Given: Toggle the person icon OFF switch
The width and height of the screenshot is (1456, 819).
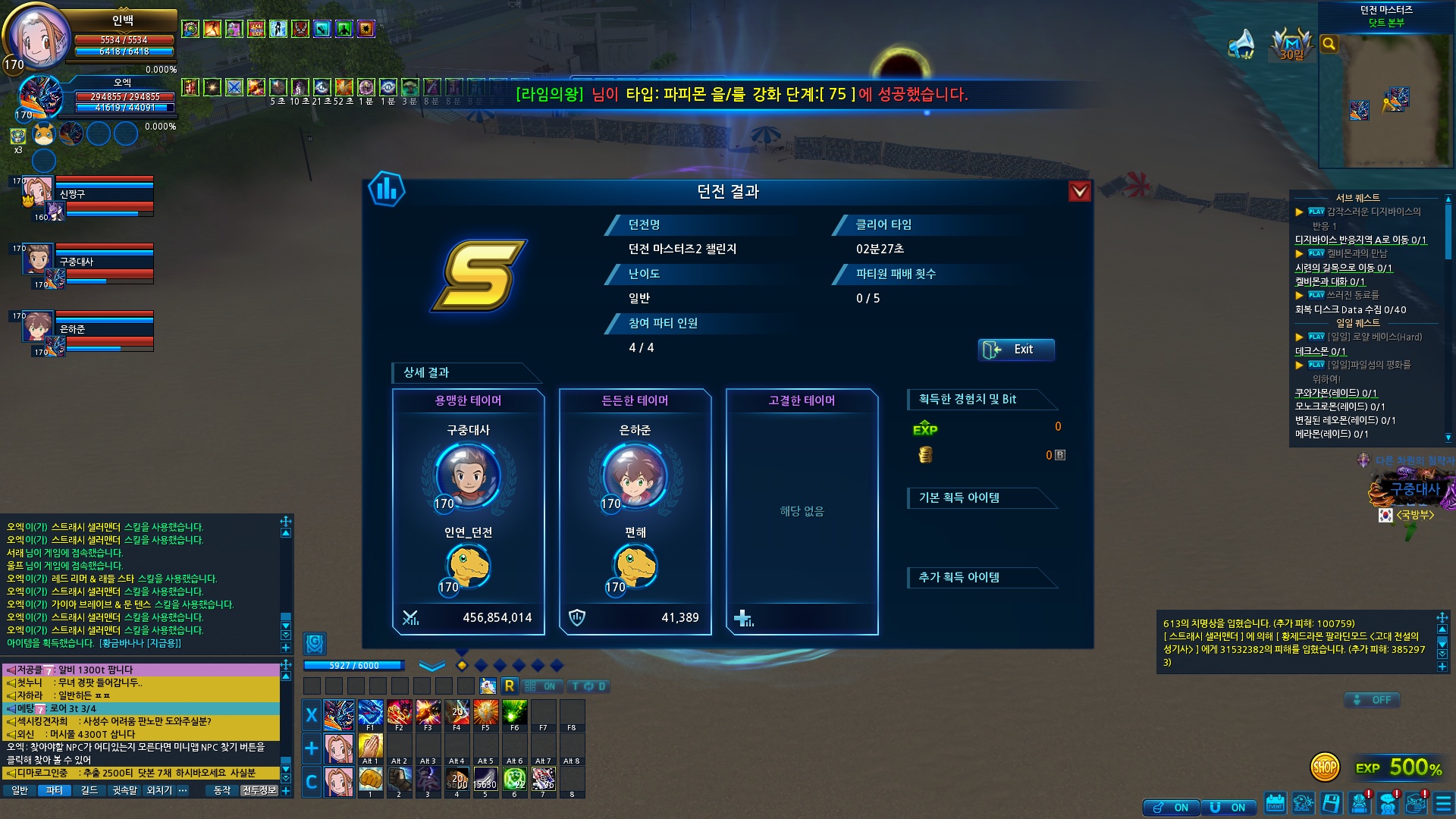Looking at the screenshot, I should tap(1372, 700).
